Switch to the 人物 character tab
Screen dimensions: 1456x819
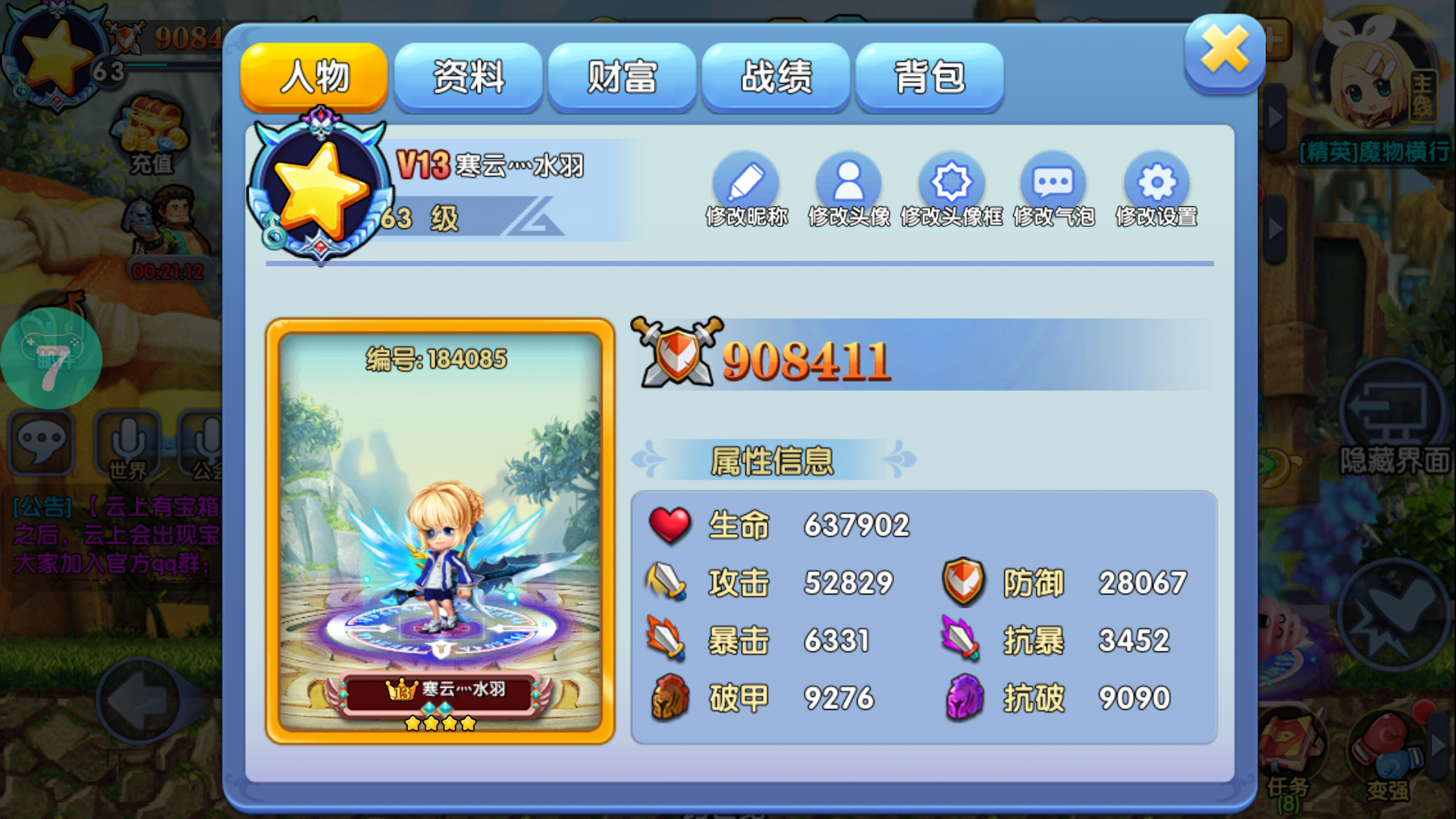(x=314, y=77)
